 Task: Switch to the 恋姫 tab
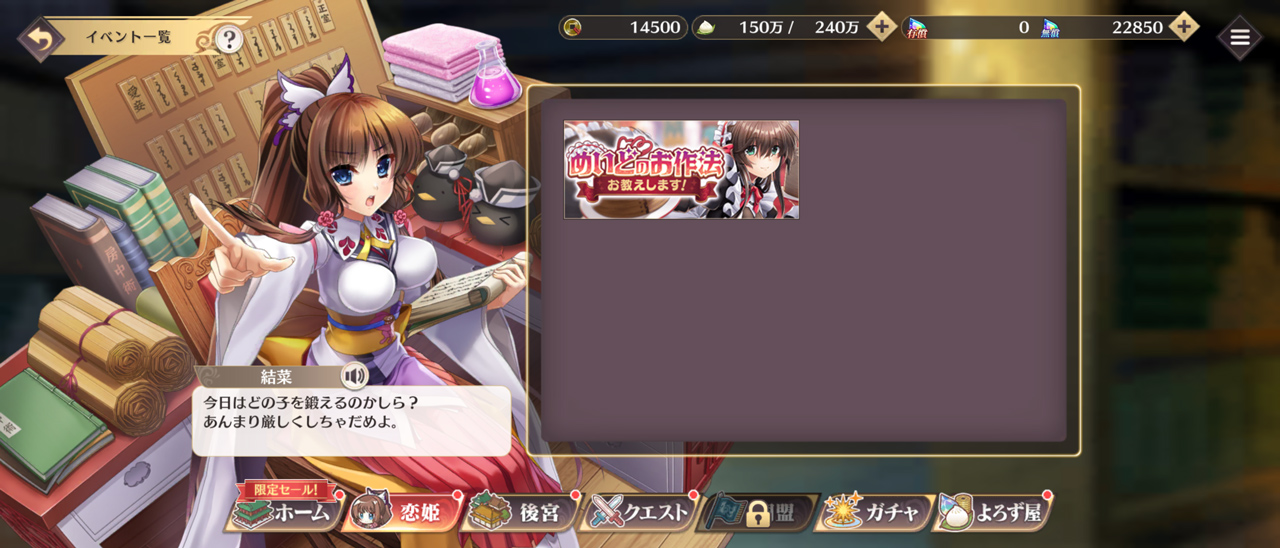click(x=403, y=513)
